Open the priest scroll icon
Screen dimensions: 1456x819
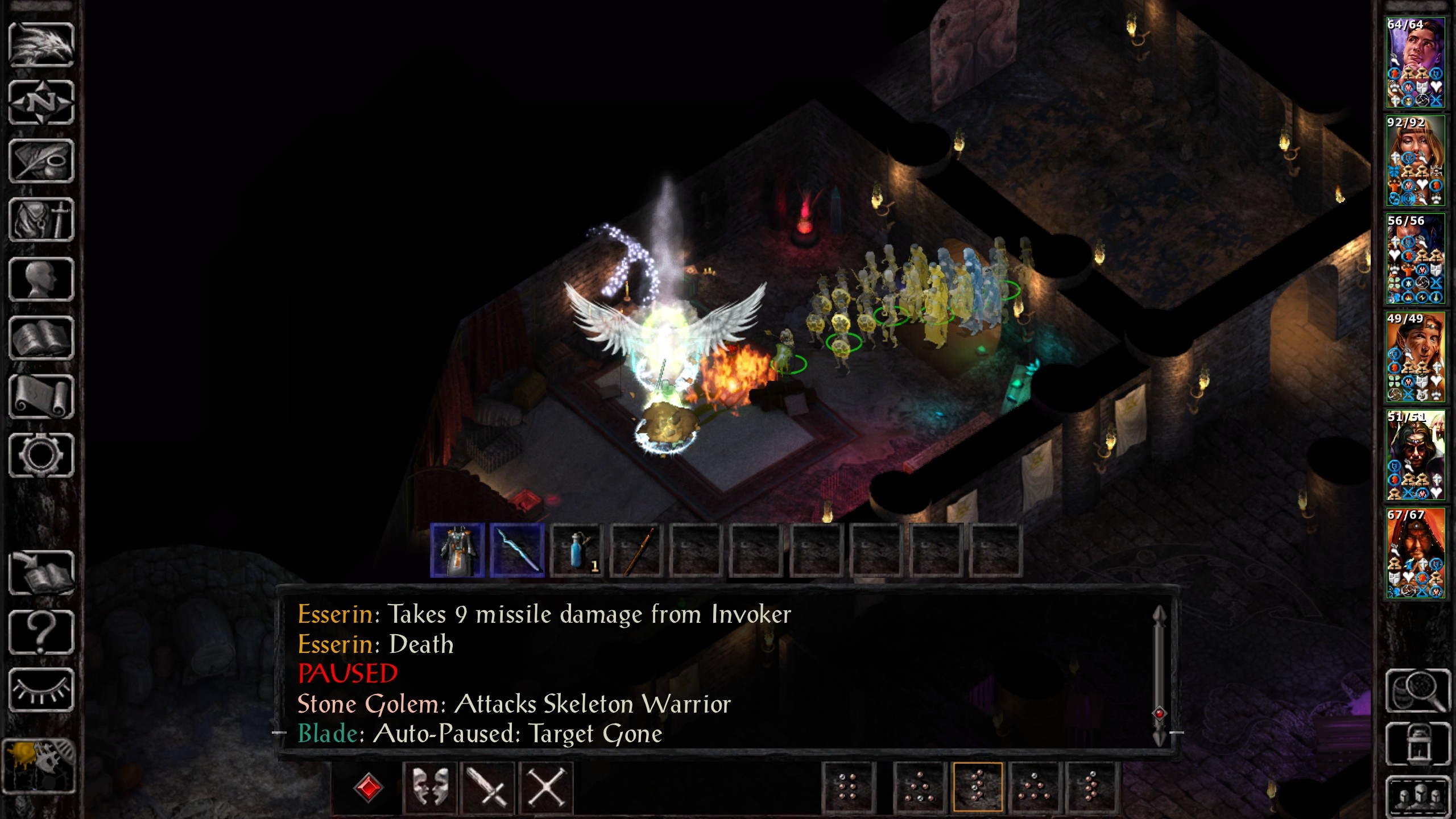42,397
